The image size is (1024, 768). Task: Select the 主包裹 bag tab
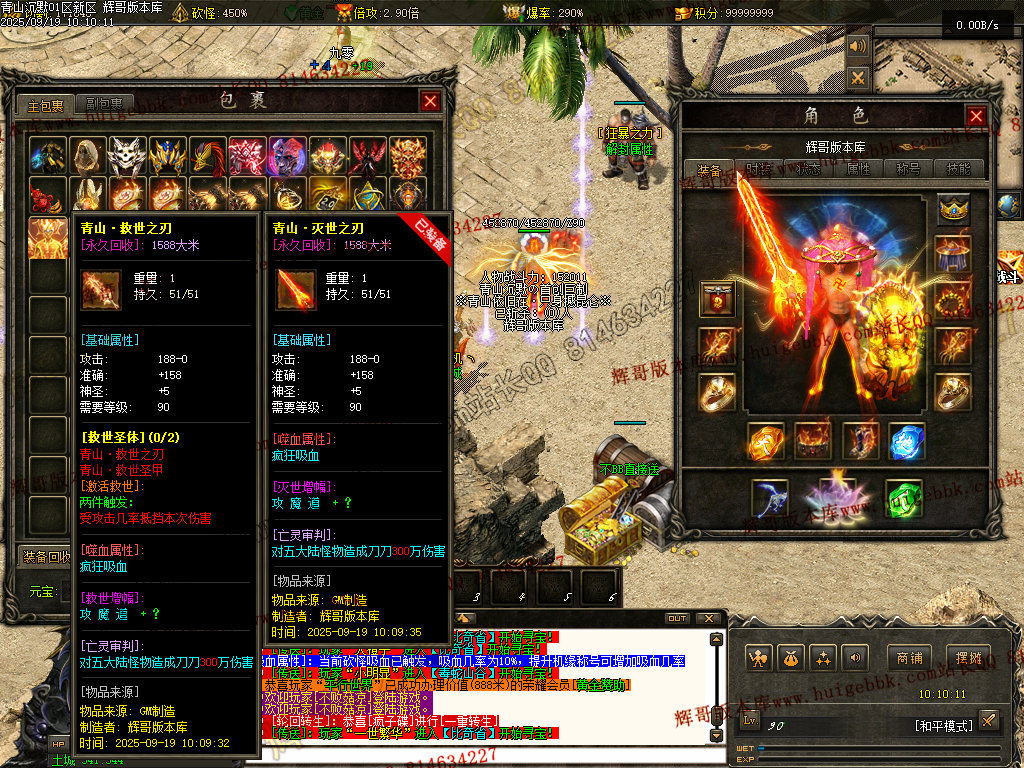45,104
